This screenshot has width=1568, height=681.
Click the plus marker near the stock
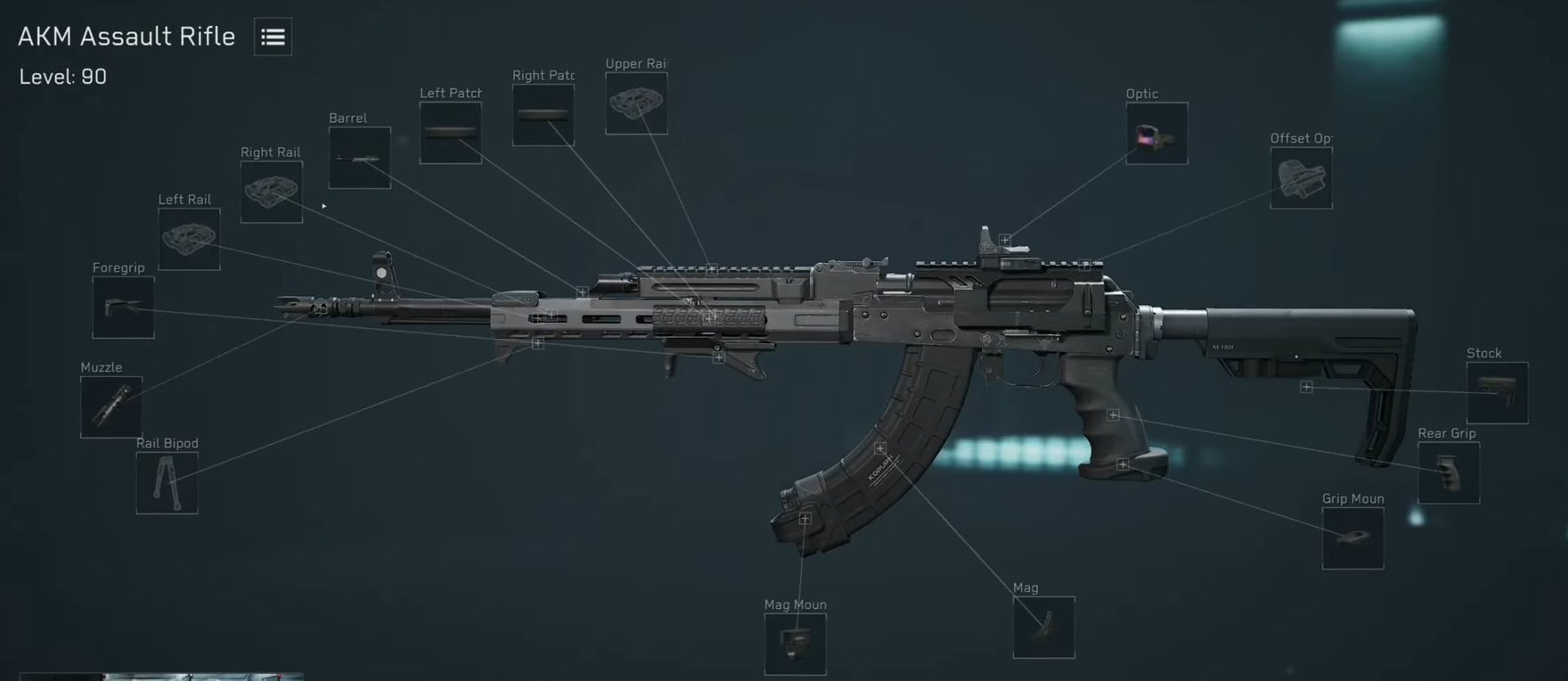click(x=1307, y=386)
